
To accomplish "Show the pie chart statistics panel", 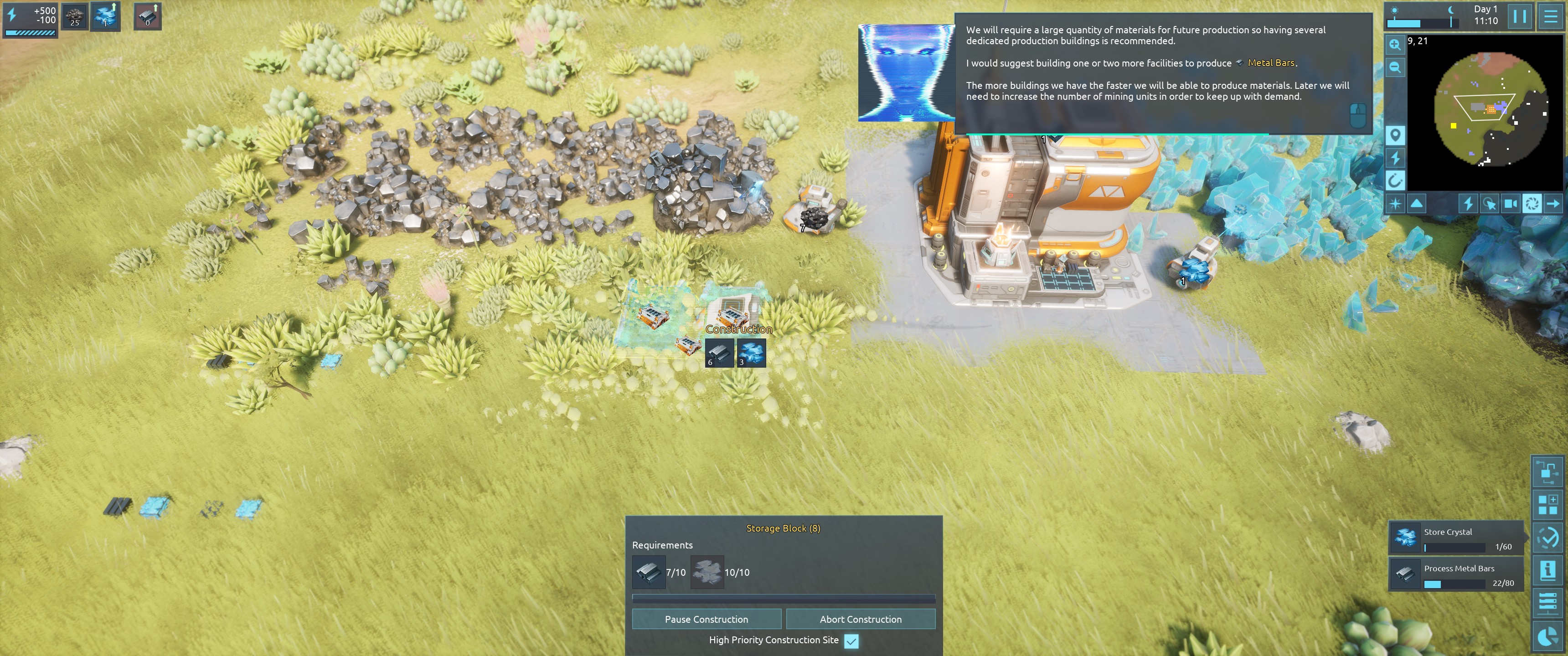I will (x=1547, y=636).
